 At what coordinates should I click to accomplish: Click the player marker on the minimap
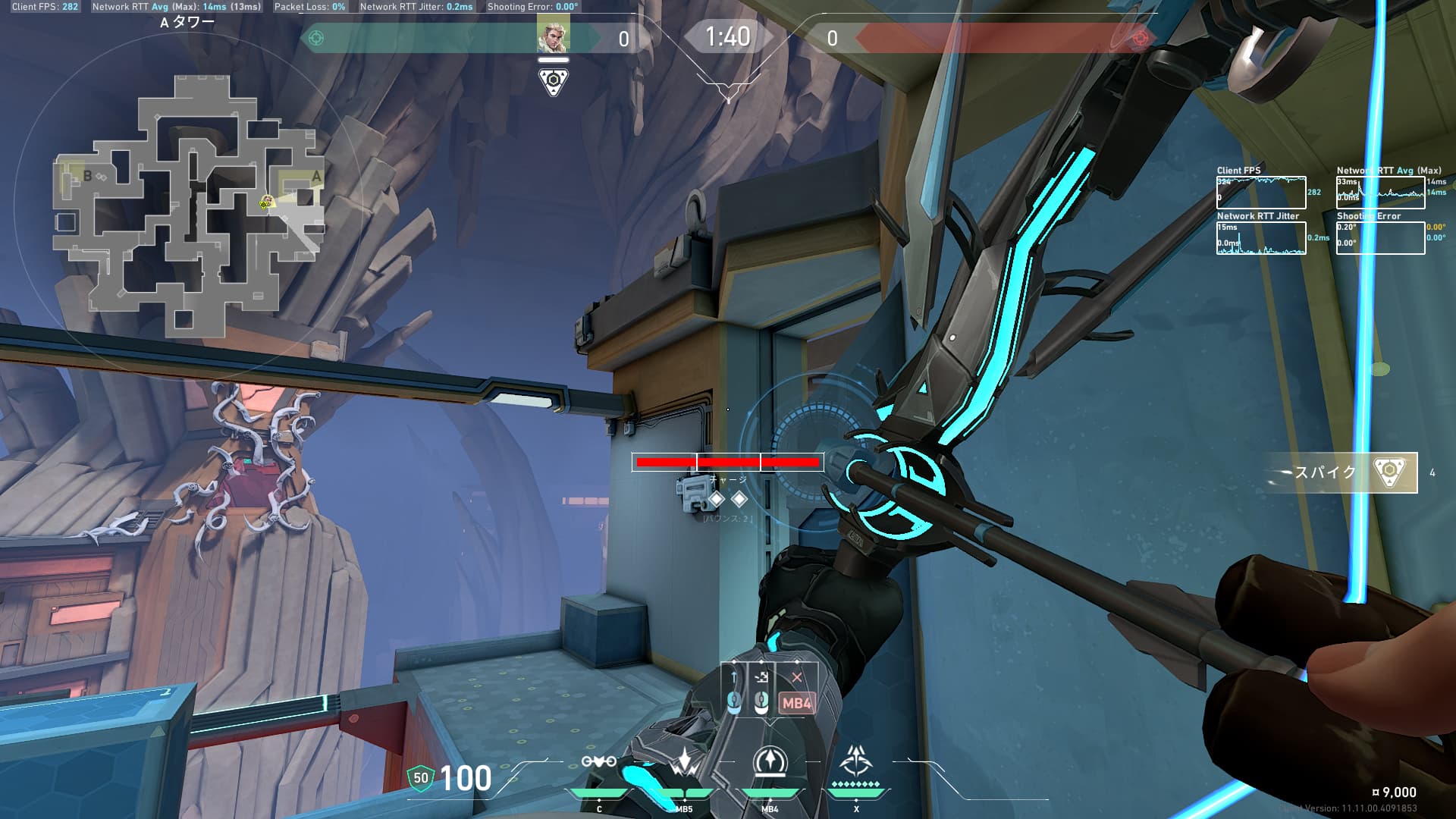266,202
